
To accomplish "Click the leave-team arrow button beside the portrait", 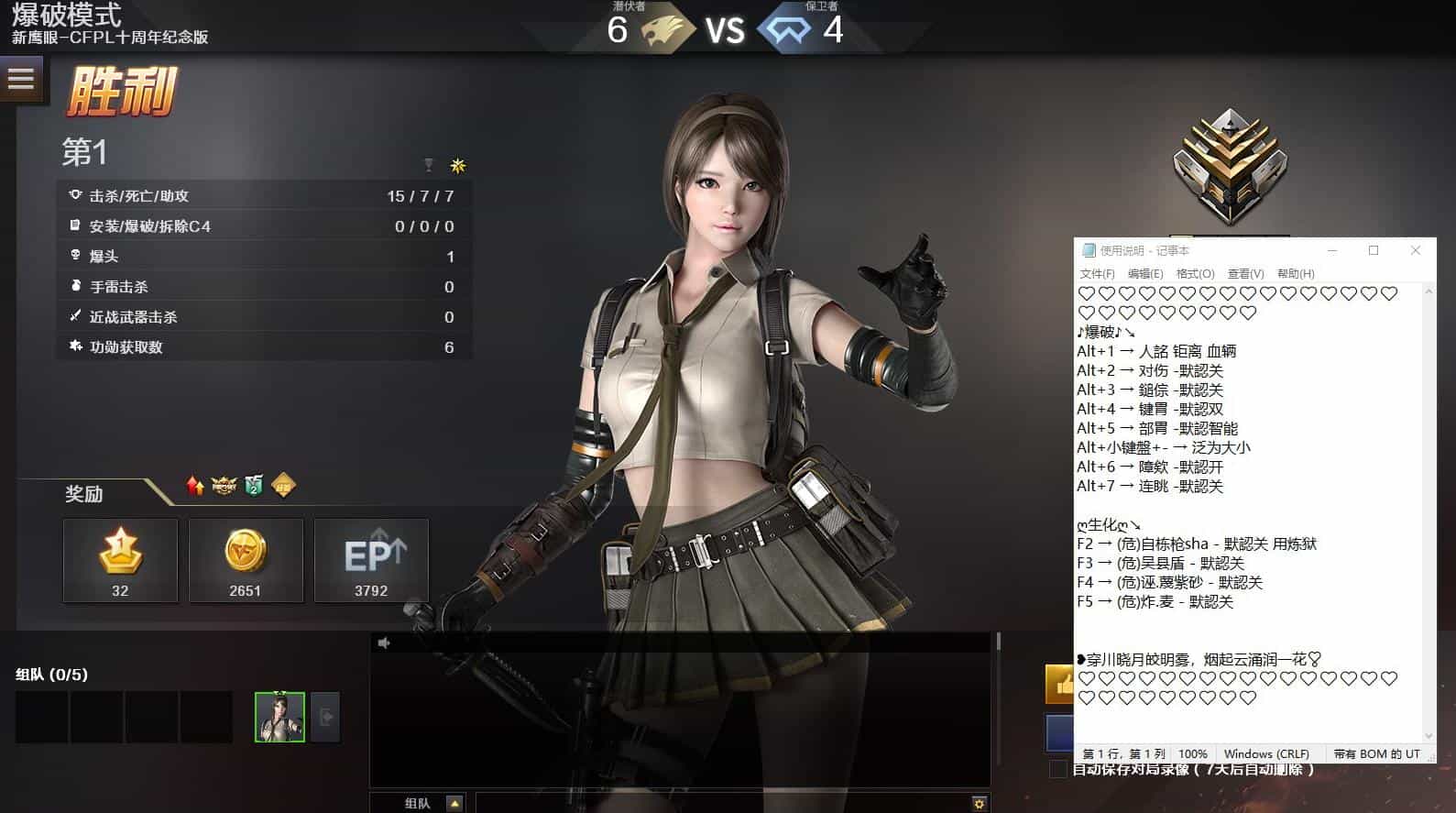I will 326,717.
